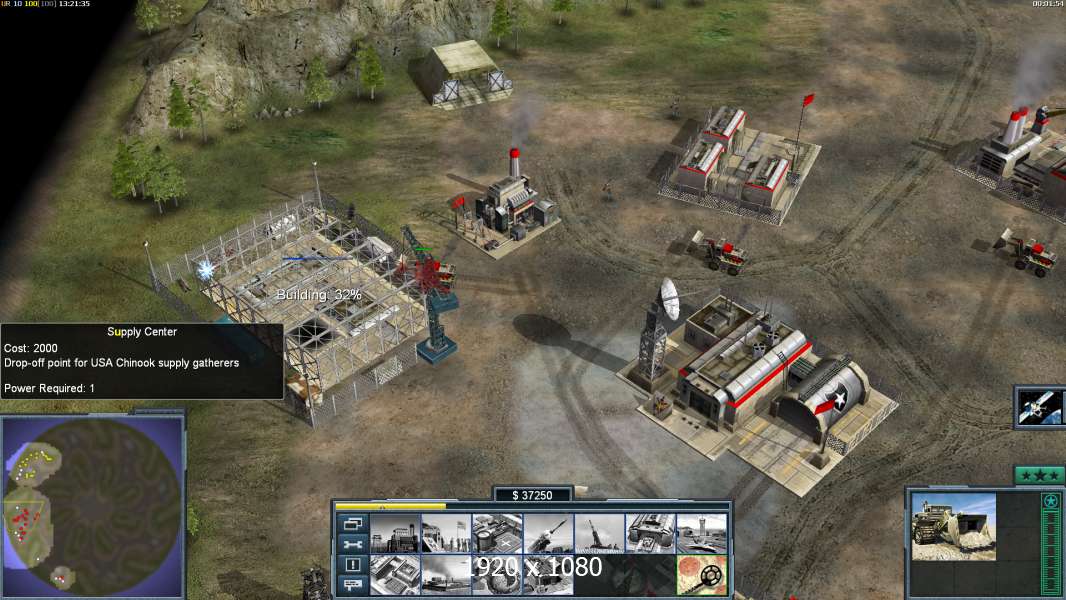
Task: Click the exclamation mark button
Action: pyautogui.click(x=352, y=565)
